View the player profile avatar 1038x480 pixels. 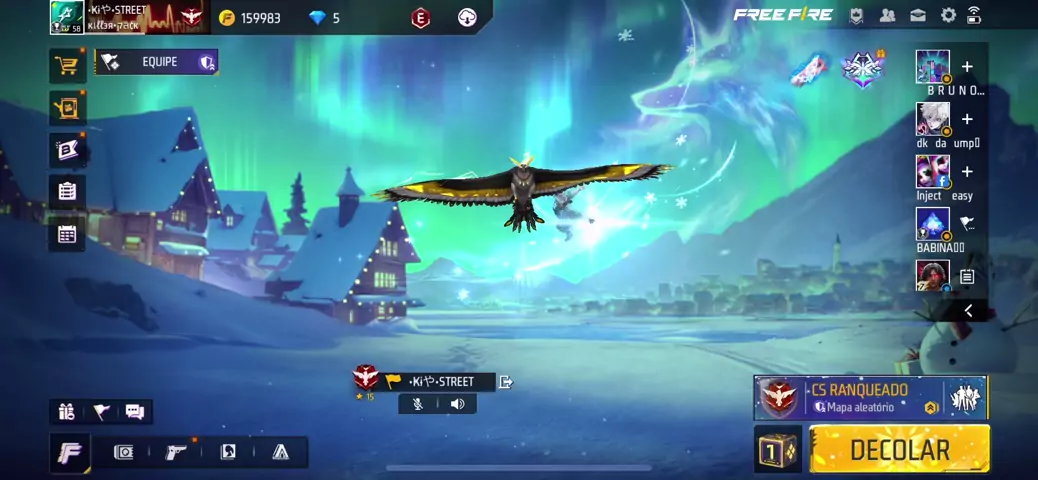67,17
